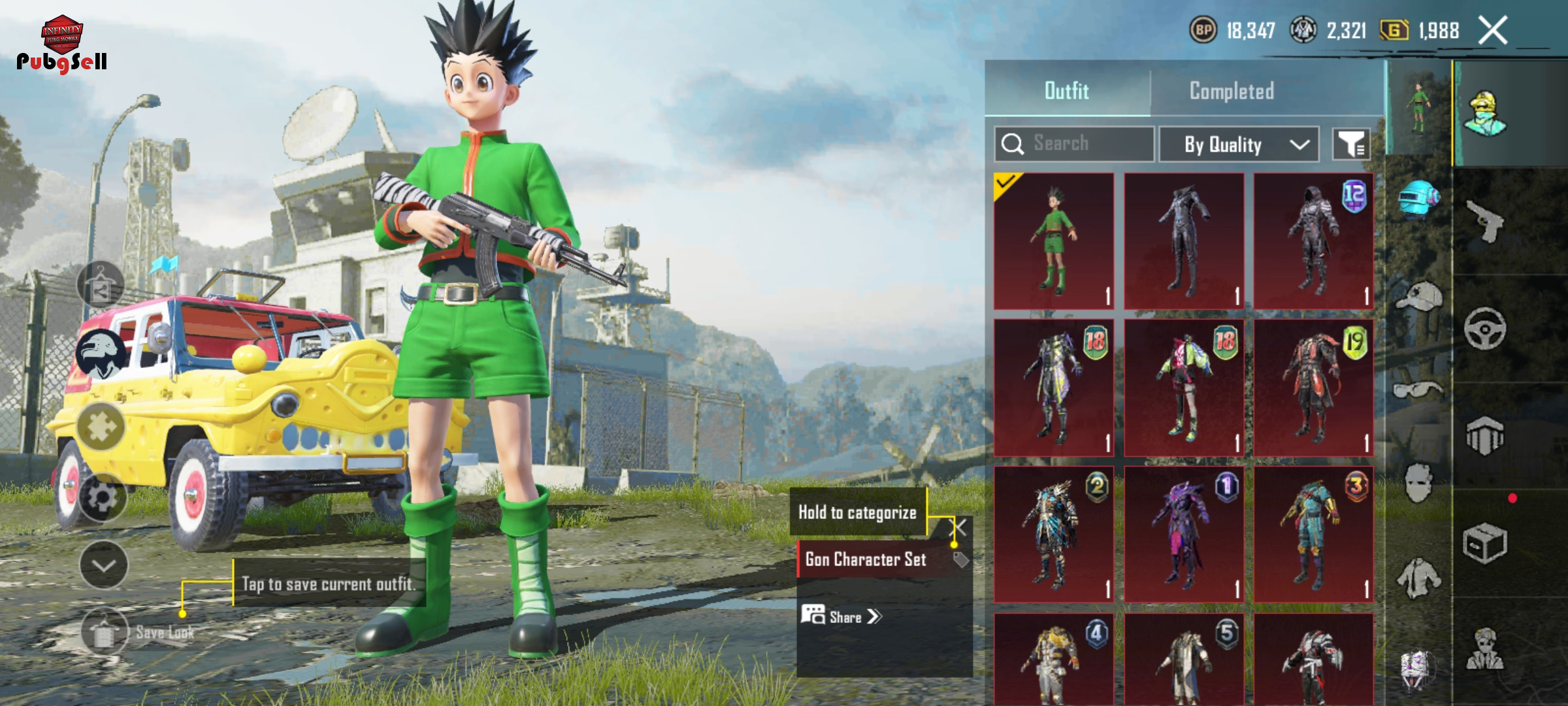Screen dimensions: 1568x706
Task: Open the blue helmet category
Action: (1418, 197)
